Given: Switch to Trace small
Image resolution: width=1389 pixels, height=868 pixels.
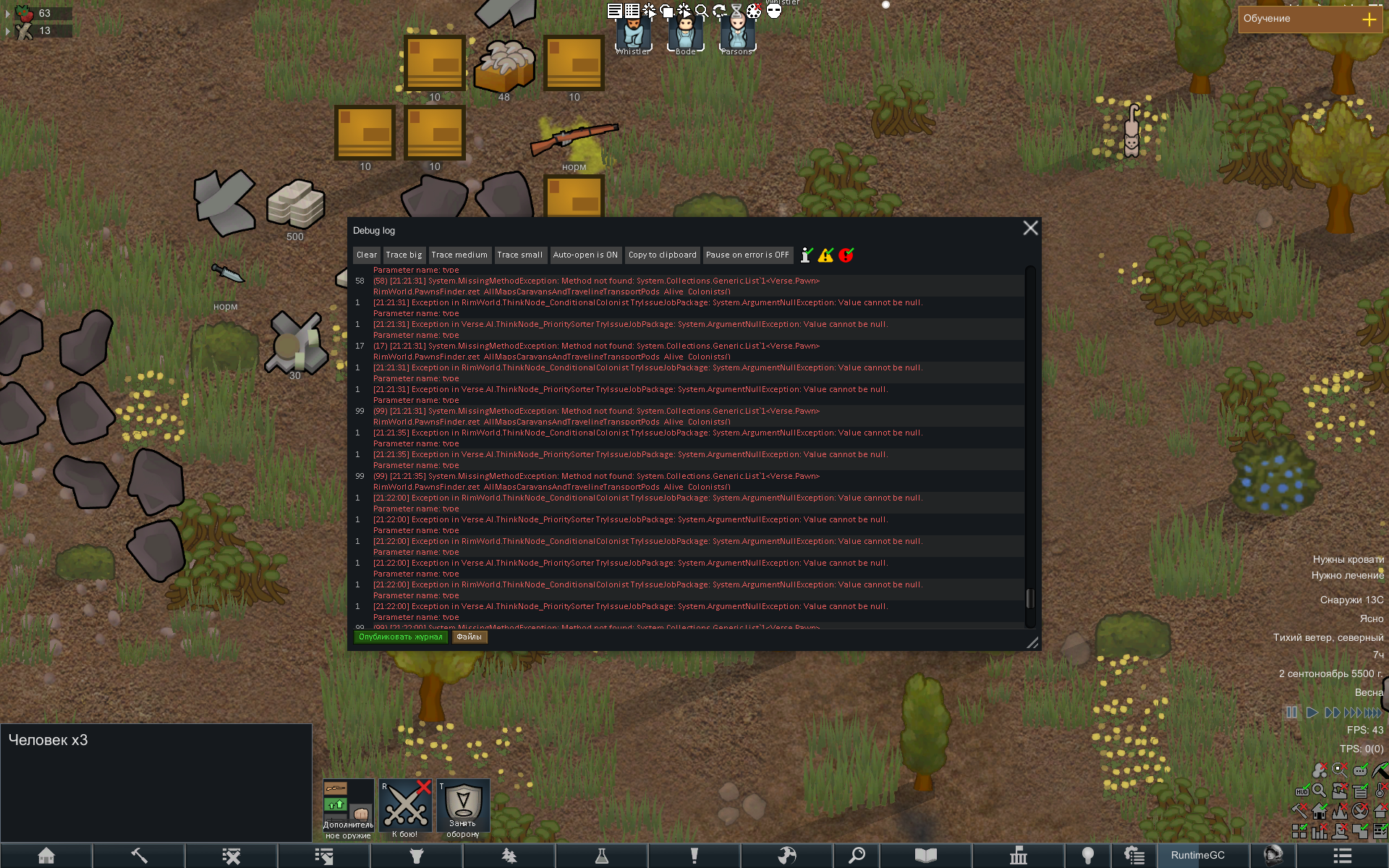Looking at the screenshot, I should click(519, 255).
